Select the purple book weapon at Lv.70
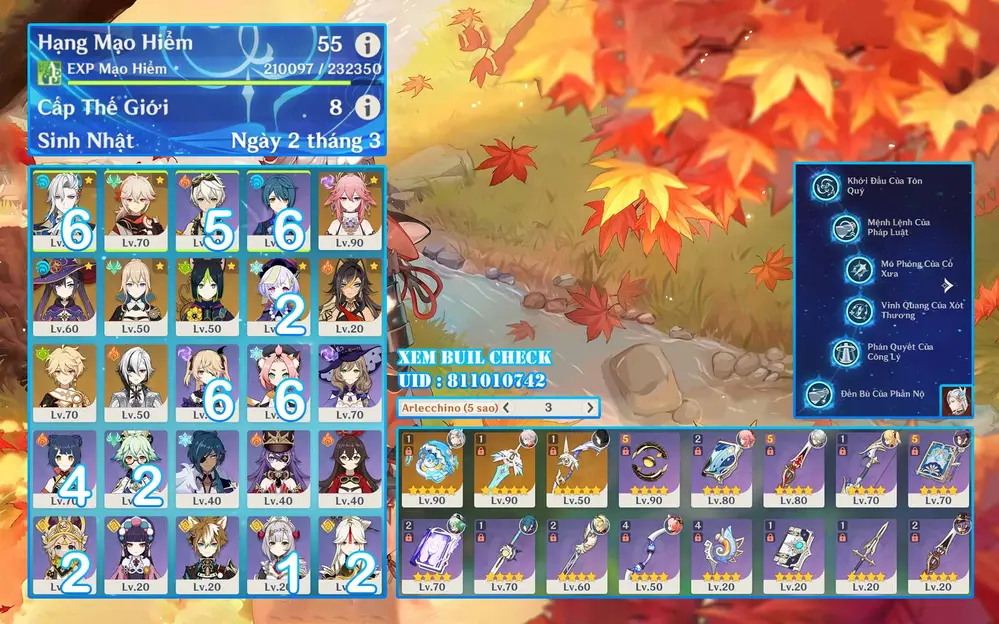Screen dimensions: 999x624 click(435, 555)
